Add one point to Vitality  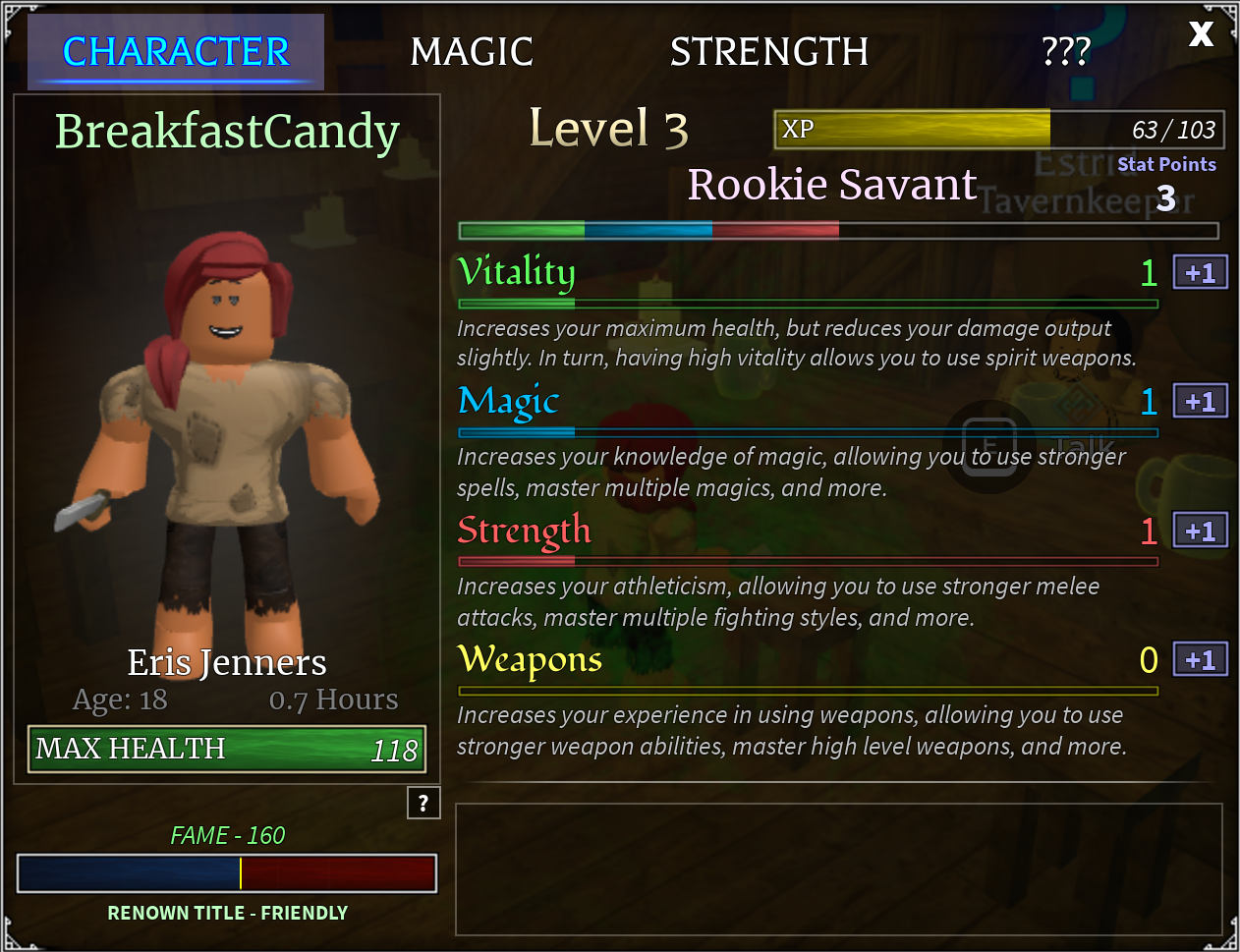(x=1200, y=273)
